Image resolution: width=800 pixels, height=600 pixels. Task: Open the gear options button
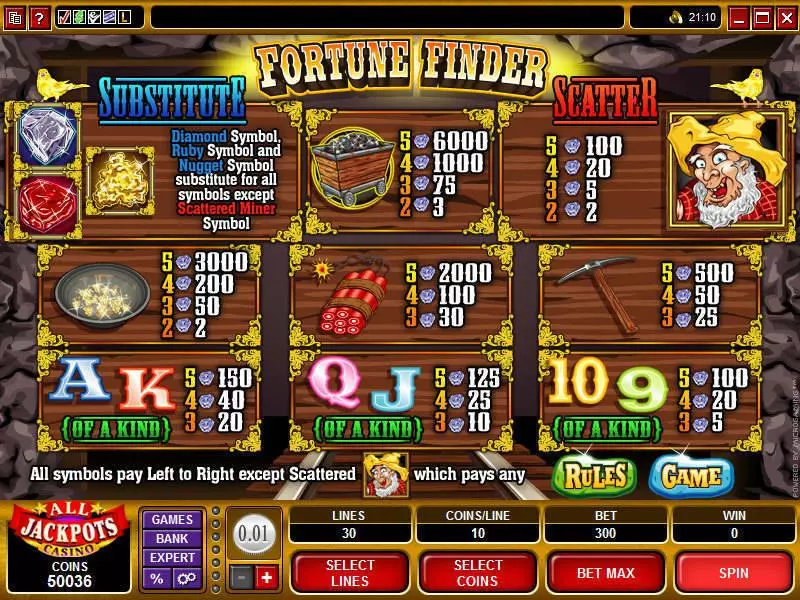point(186,579)
